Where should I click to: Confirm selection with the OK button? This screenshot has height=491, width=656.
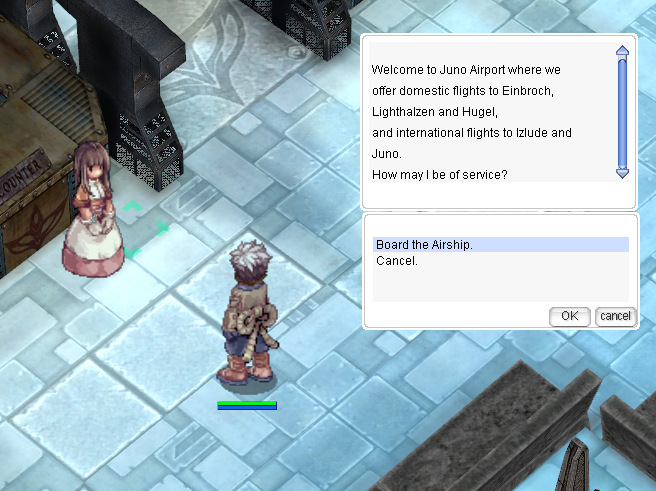click(569, 316)
